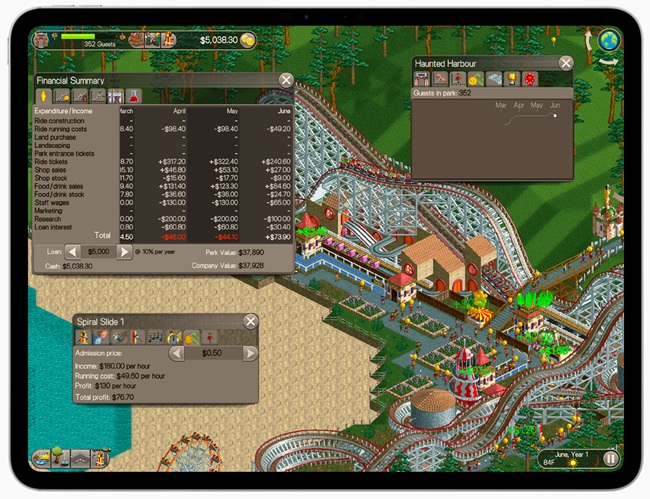Increase the loan amount
The width and height of the screenshot is (650, 499).
(124, 252)
